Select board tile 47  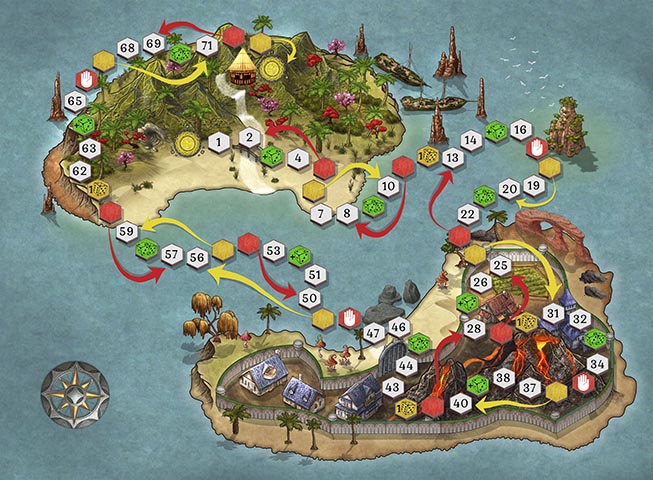(x=374, y=333)
